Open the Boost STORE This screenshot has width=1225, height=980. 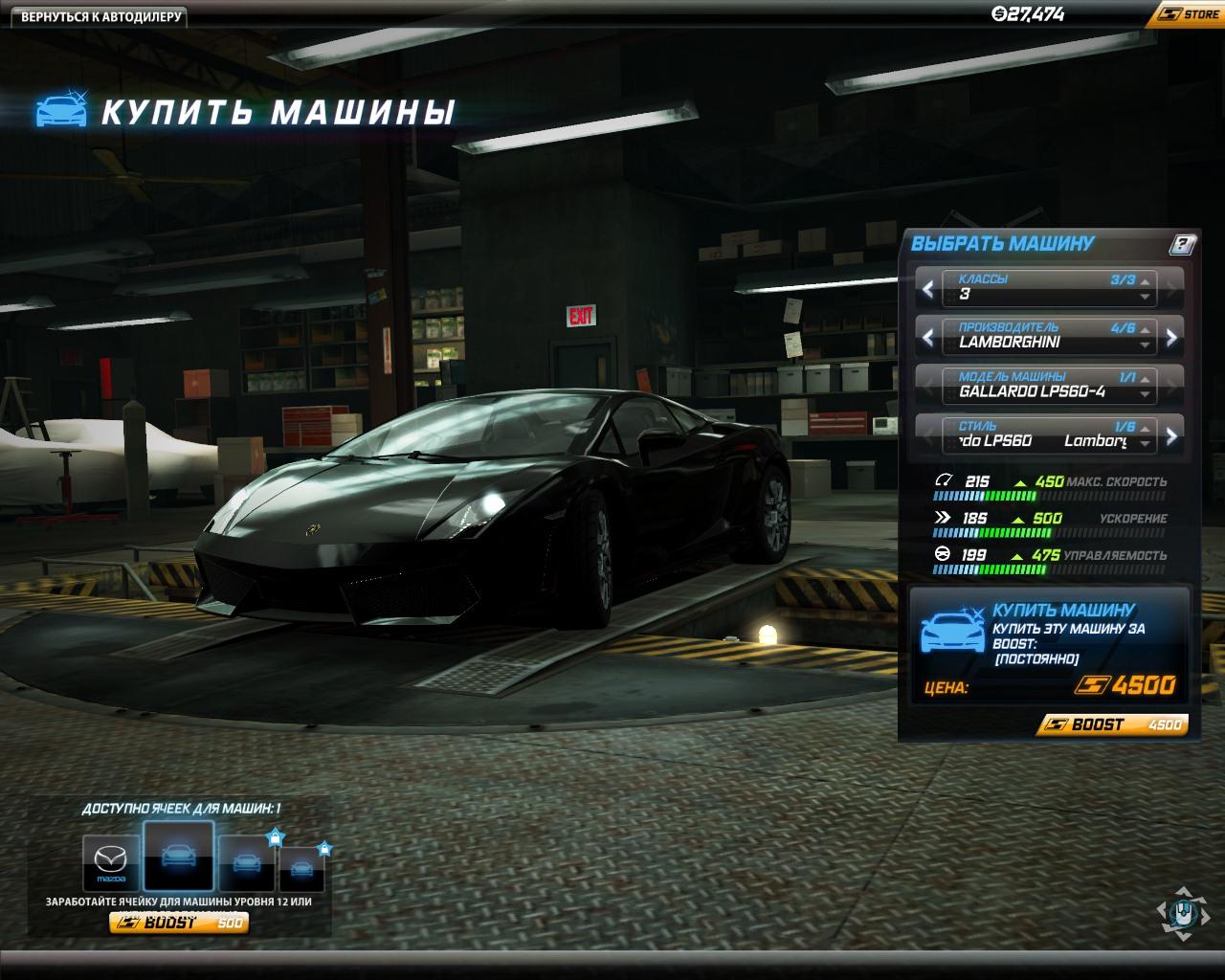coord(1190,14)
